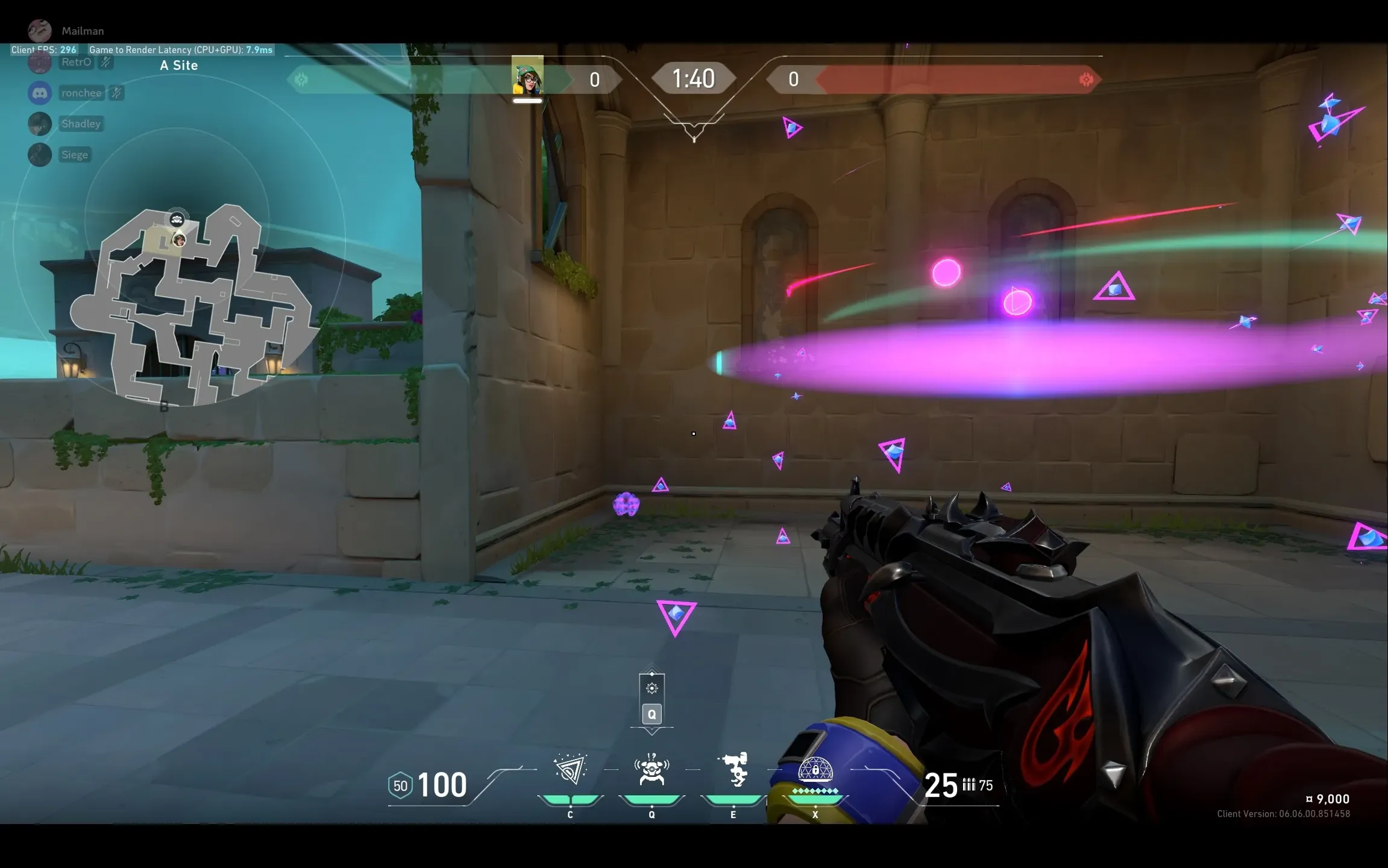Select the Killjoy agent portrait in top bar
Viewport: 1388px width, 868px height.
point(527,77)
